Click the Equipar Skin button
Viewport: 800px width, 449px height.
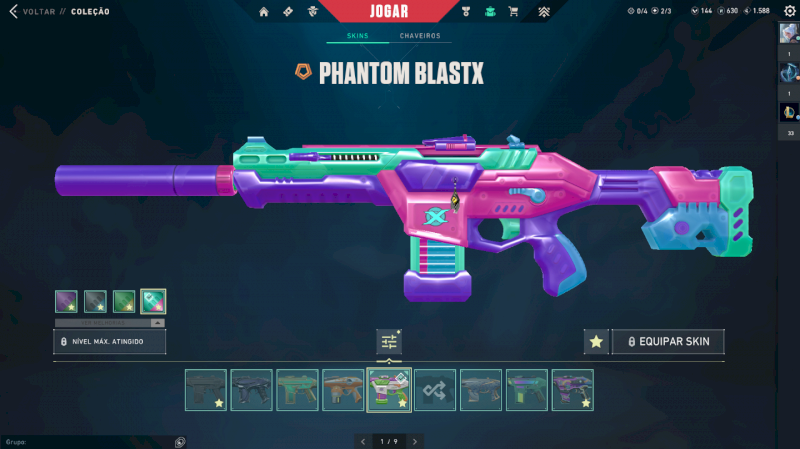(668, 342)
